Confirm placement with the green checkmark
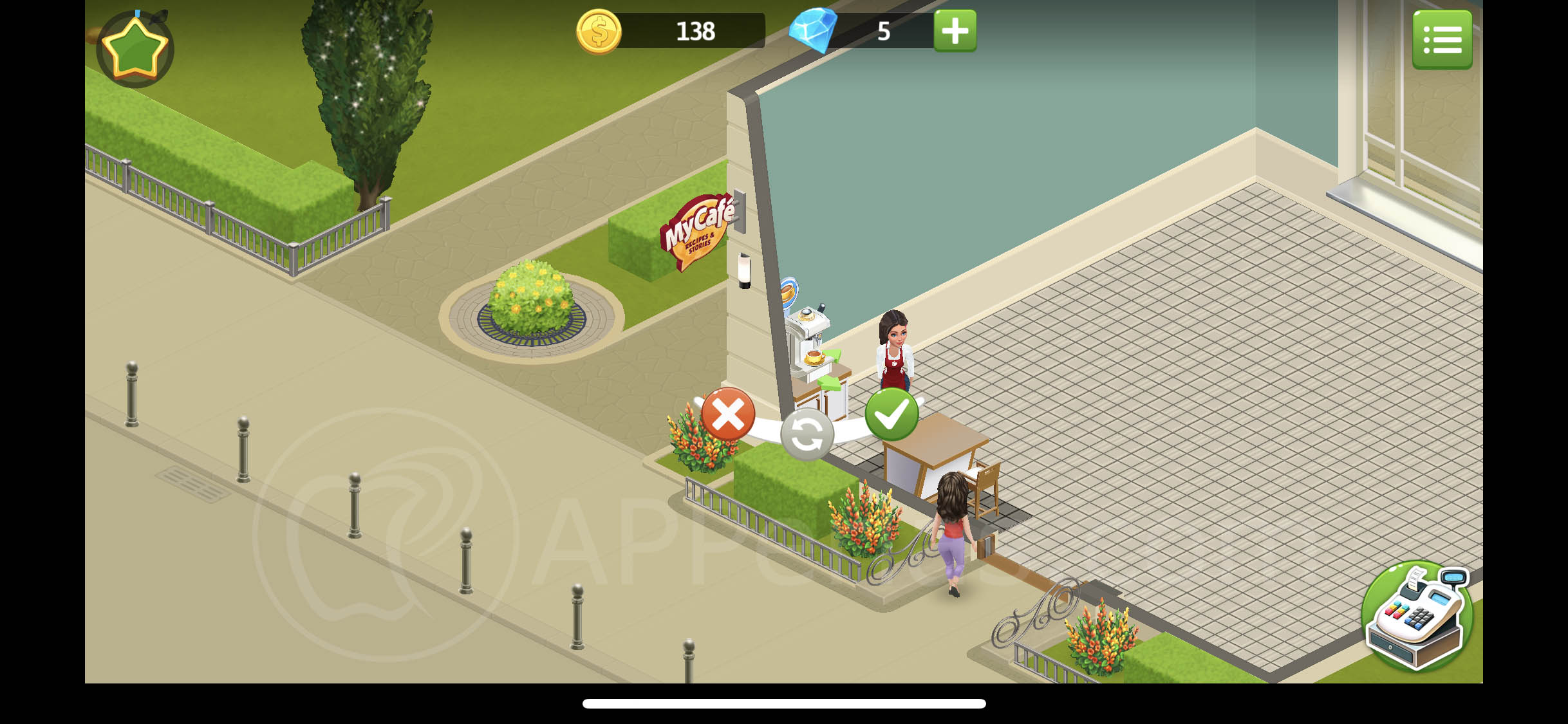 click(891, 414)
